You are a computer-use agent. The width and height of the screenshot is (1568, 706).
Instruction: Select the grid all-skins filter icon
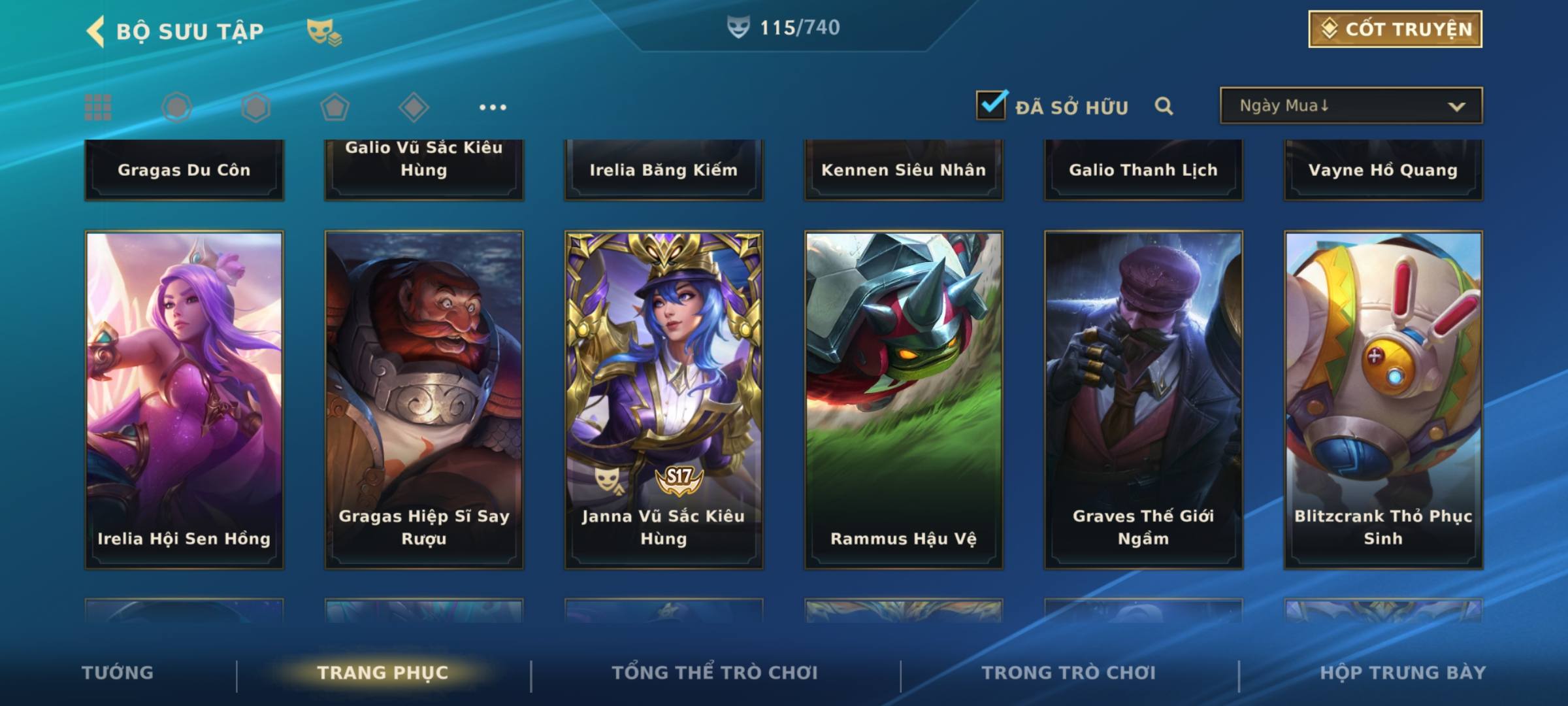[x=98, y=107]
